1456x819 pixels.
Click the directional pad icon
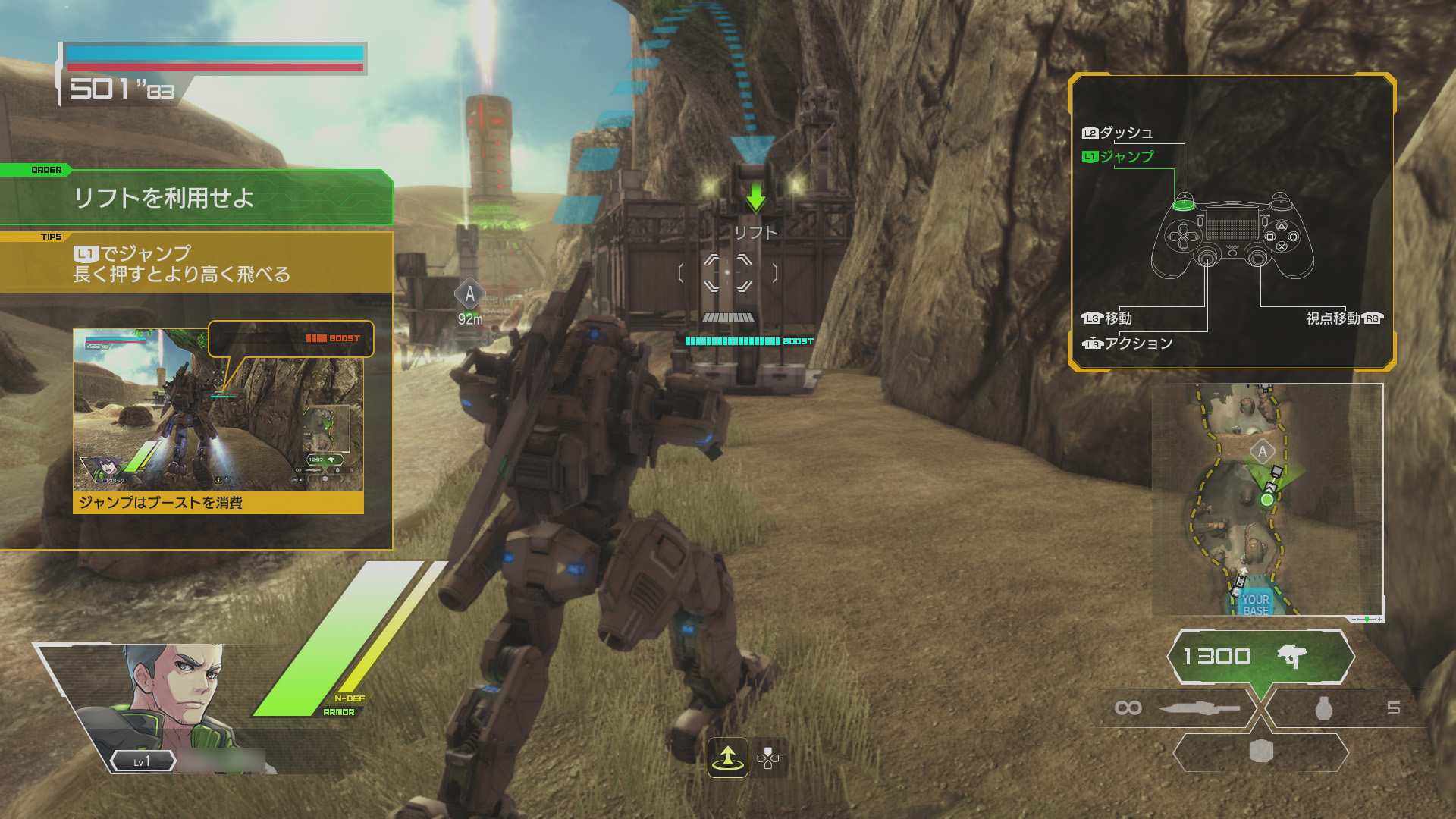tap(768, 758)
